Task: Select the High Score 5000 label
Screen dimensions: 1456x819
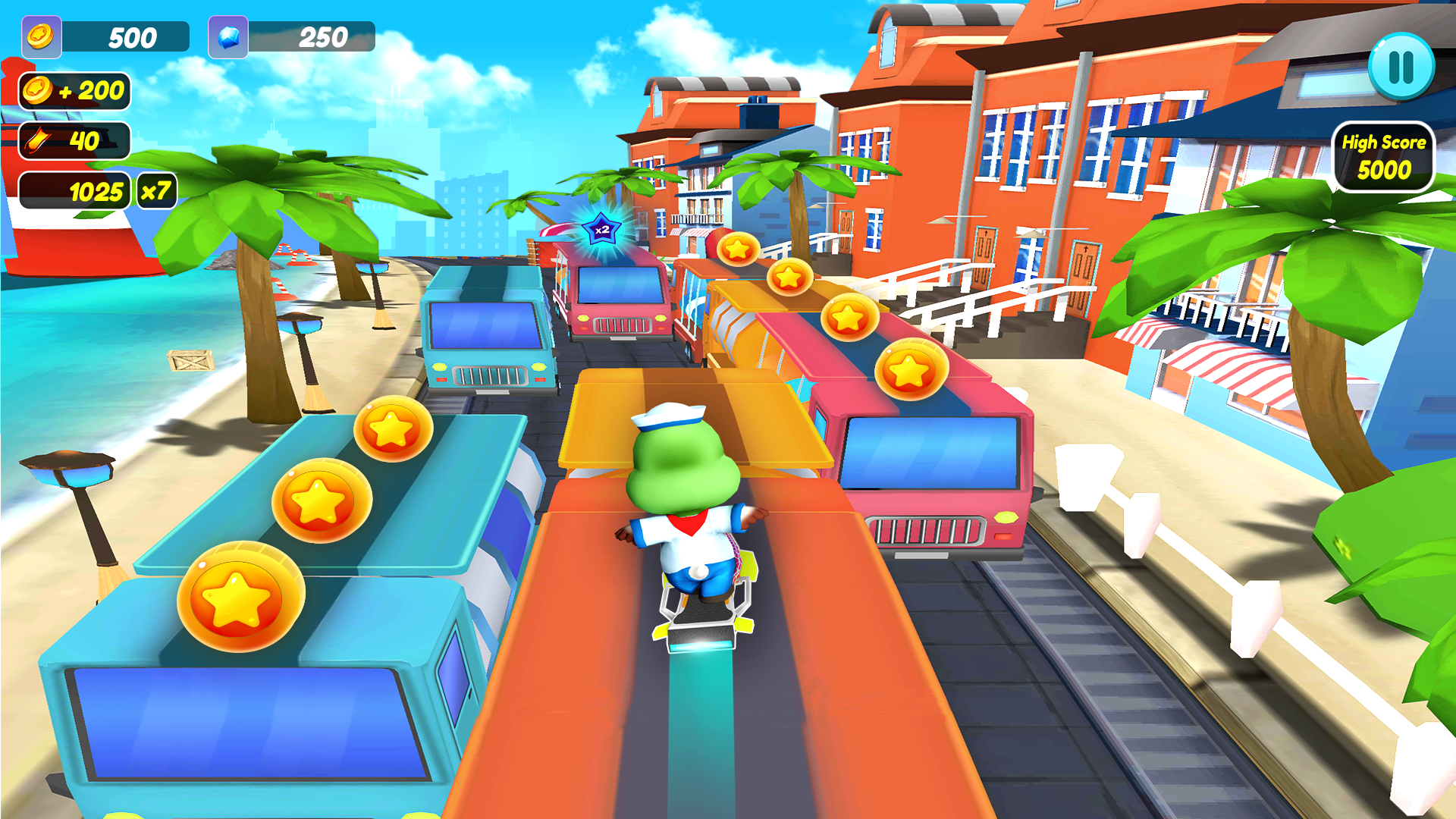Action: 1384,142
